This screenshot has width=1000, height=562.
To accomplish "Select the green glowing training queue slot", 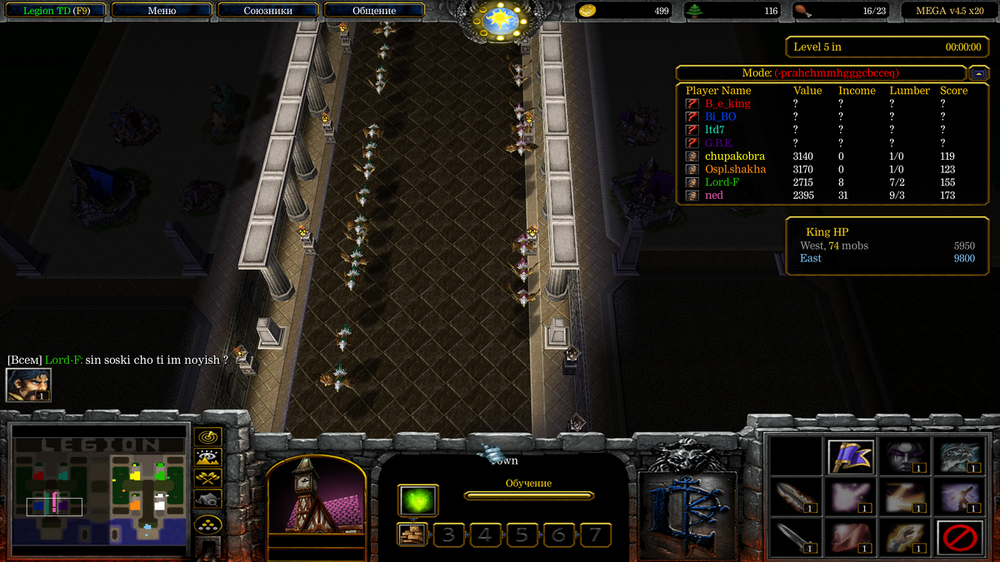I will coord(418,500).
